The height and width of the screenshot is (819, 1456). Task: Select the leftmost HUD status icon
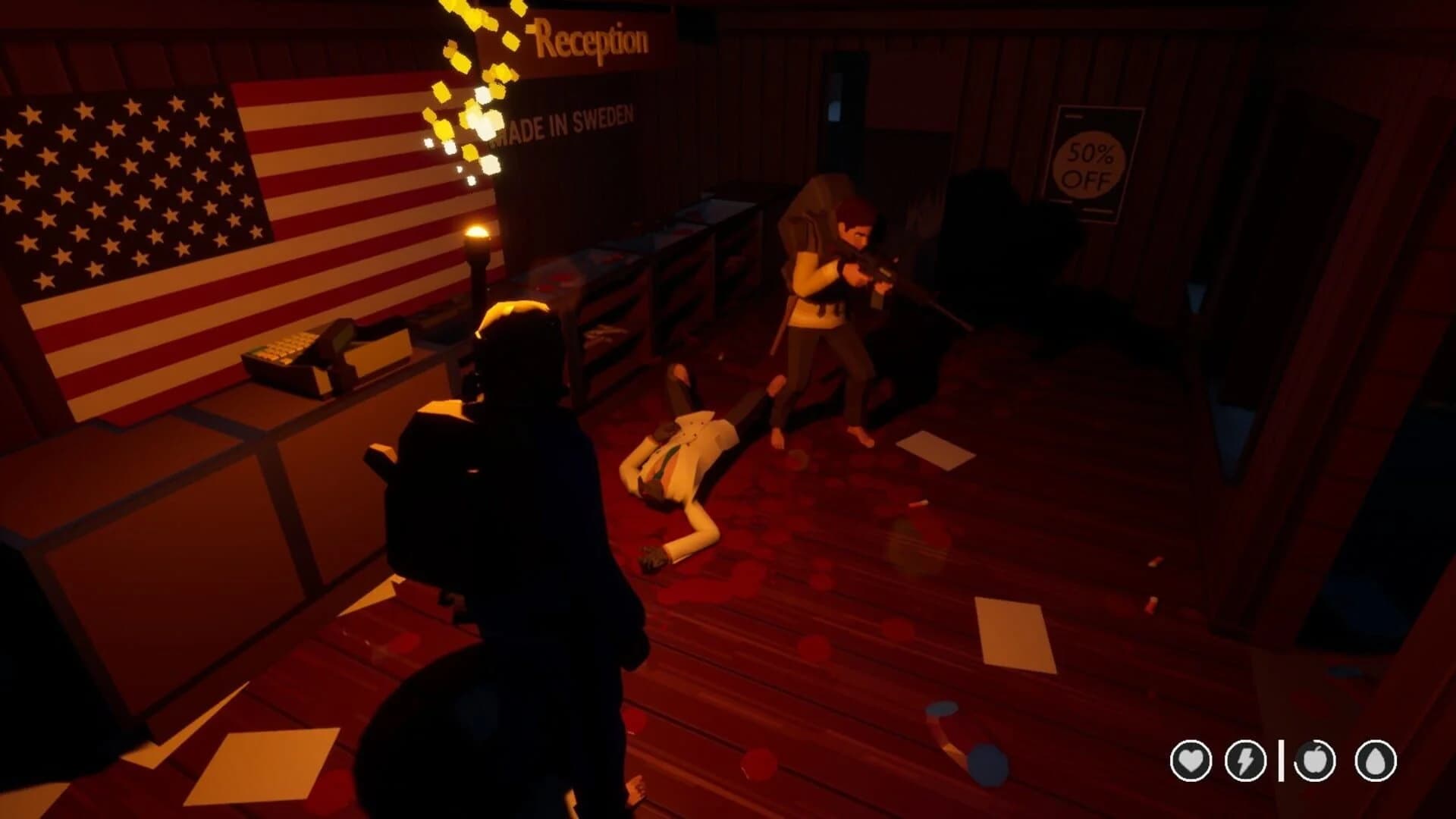click(x=1191, y=761)
